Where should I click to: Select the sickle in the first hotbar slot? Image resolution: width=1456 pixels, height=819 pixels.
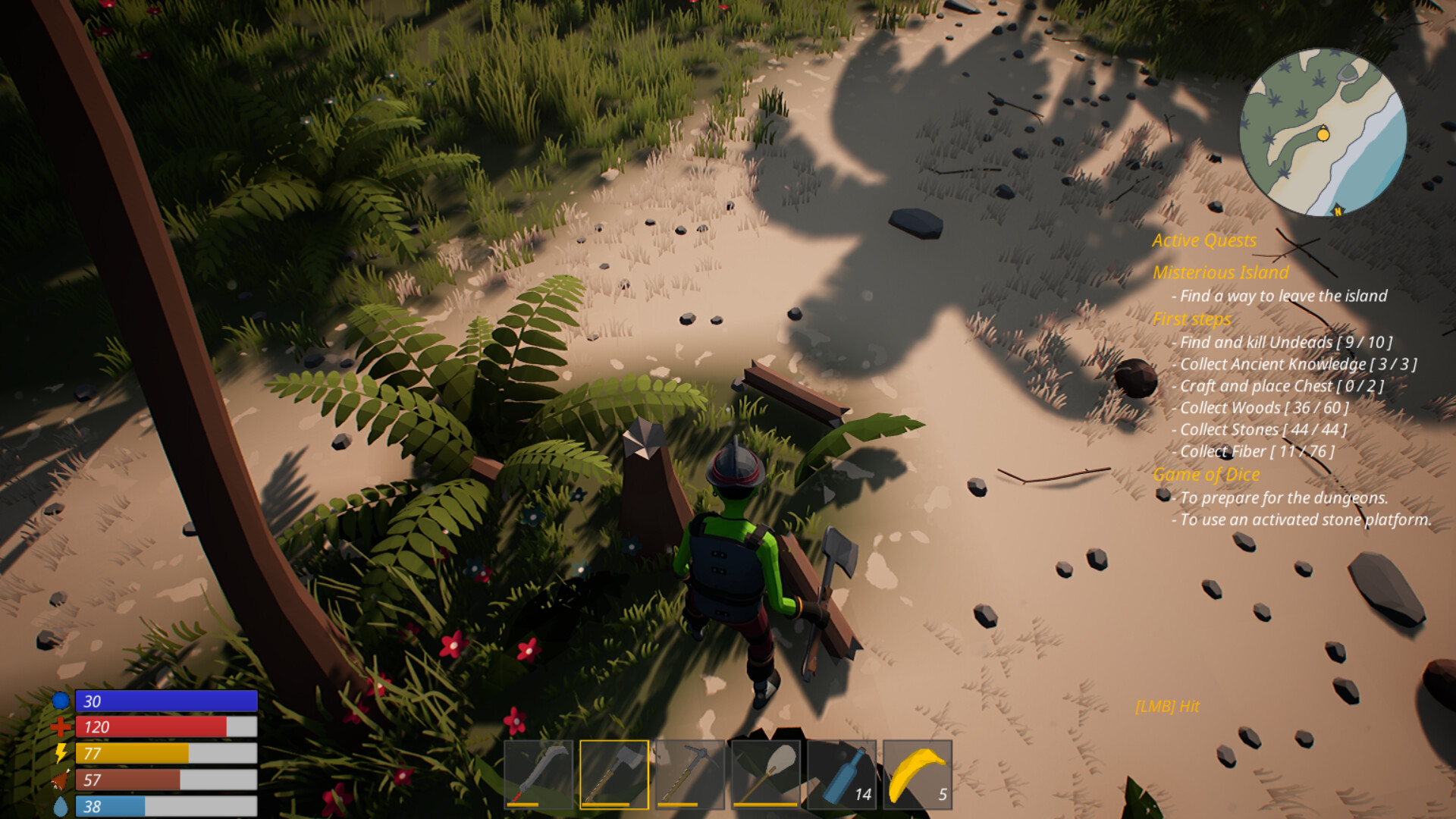pos(540,773)
